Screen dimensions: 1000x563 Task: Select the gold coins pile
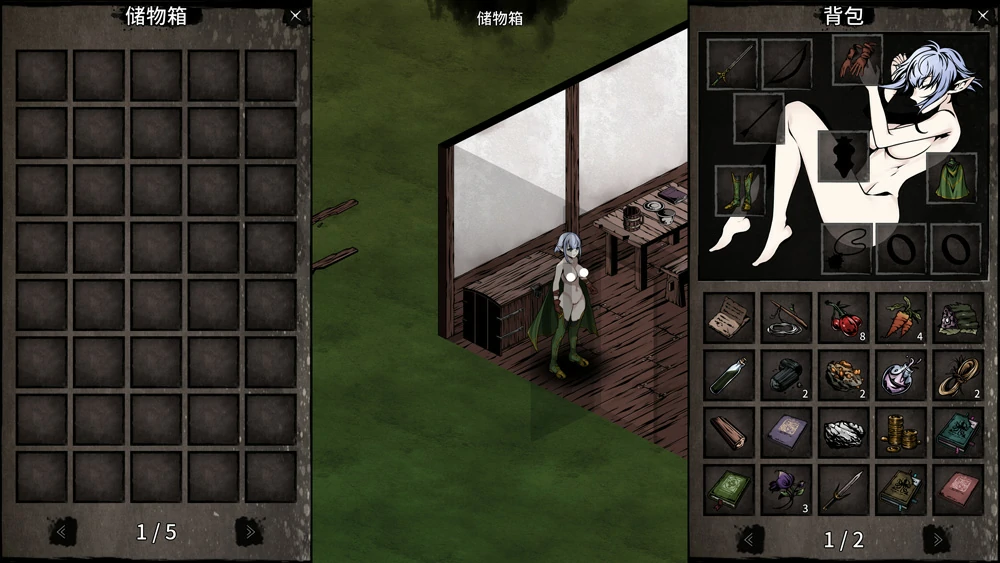(x=900, y=433)
